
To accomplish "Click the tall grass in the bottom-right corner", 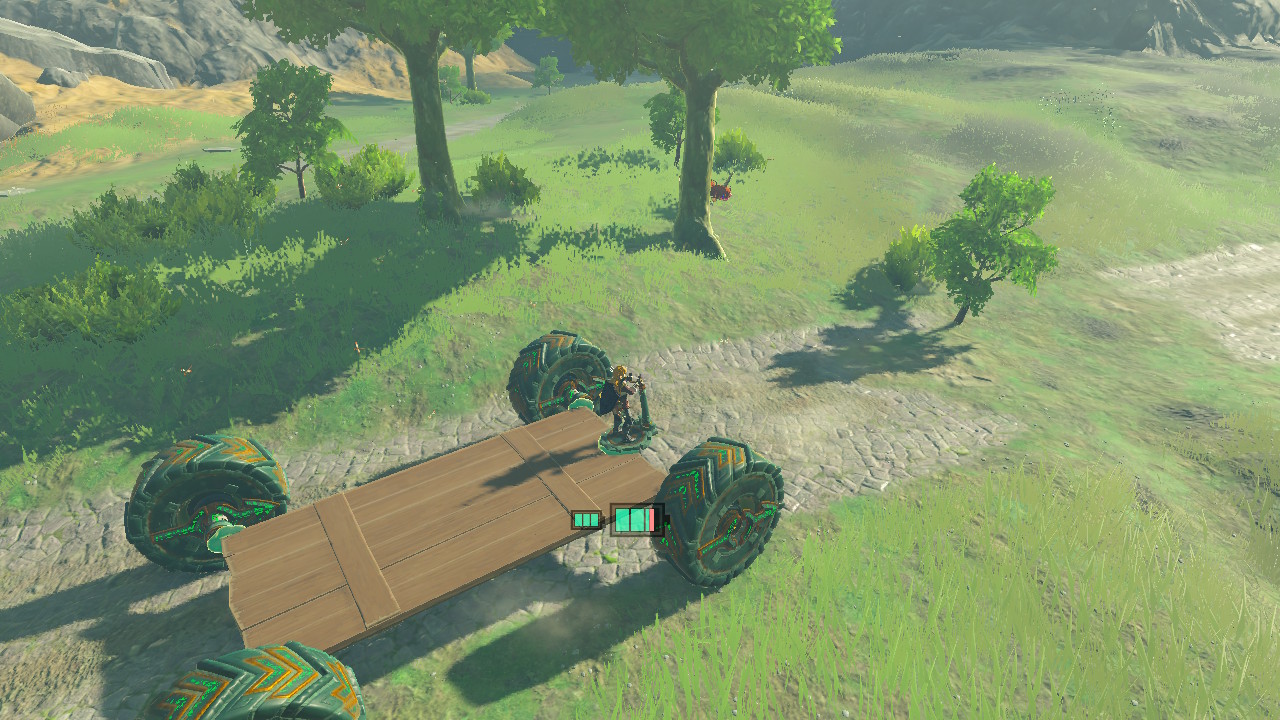I will pos(1150,650).
